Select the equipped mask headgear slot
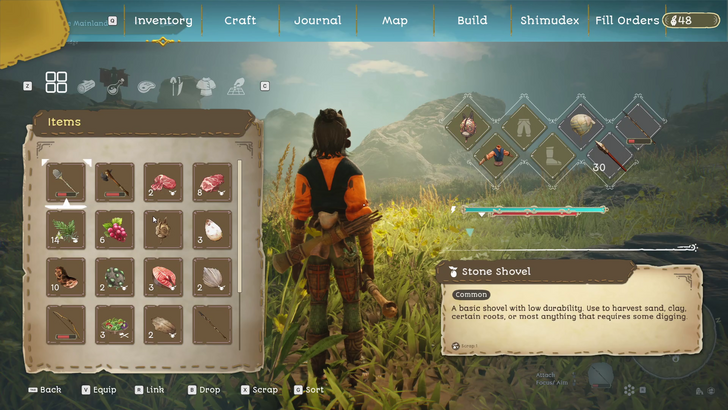Screen dimensions: 728x410 click(x=468, y=125)
